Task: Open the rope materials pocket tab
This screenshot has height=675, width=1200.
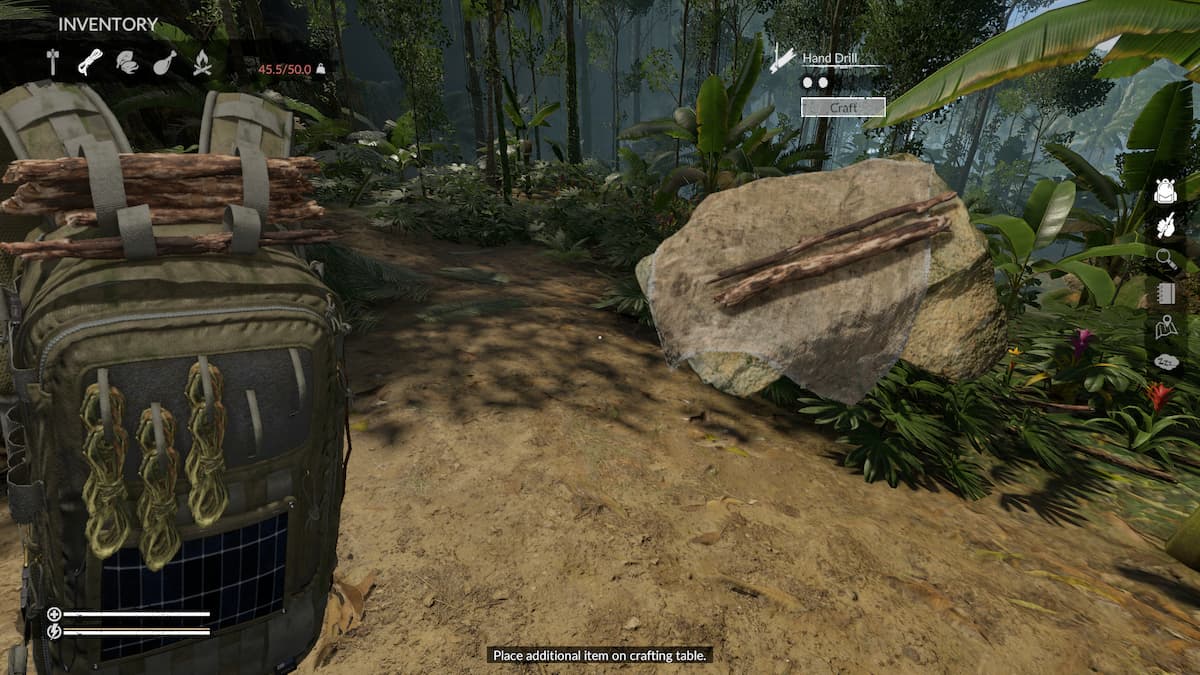Action: point(90,63)
